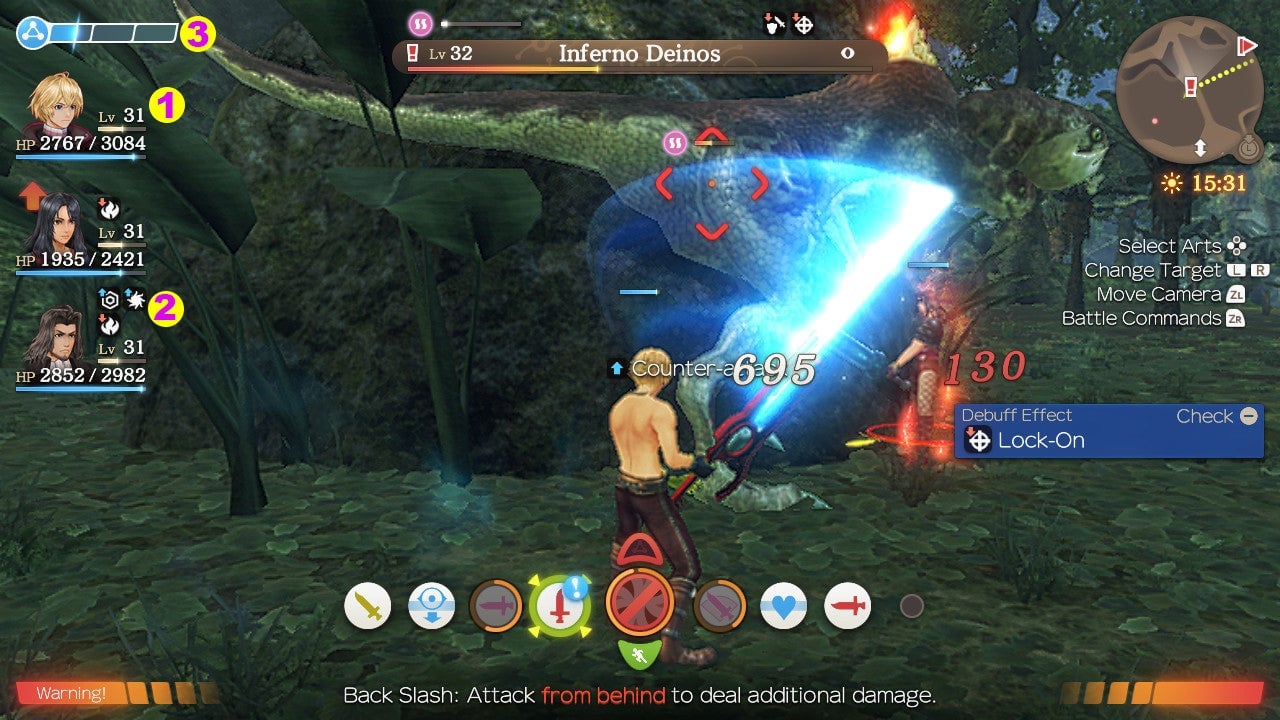Open Select Arts using the directional pad prompt
Screen dimensions: 1280x720
point(1236,245)
